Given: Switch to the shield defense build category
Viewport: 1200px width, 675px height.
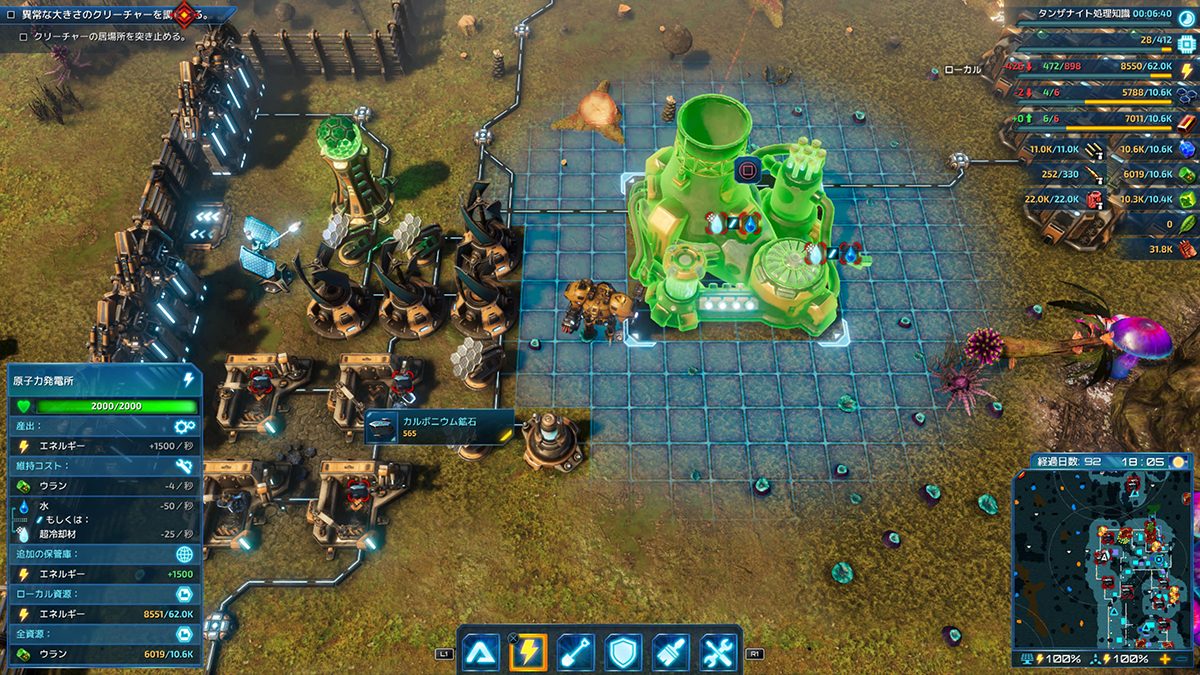Looking at the screenshot, I should click(x=623, y=652).
